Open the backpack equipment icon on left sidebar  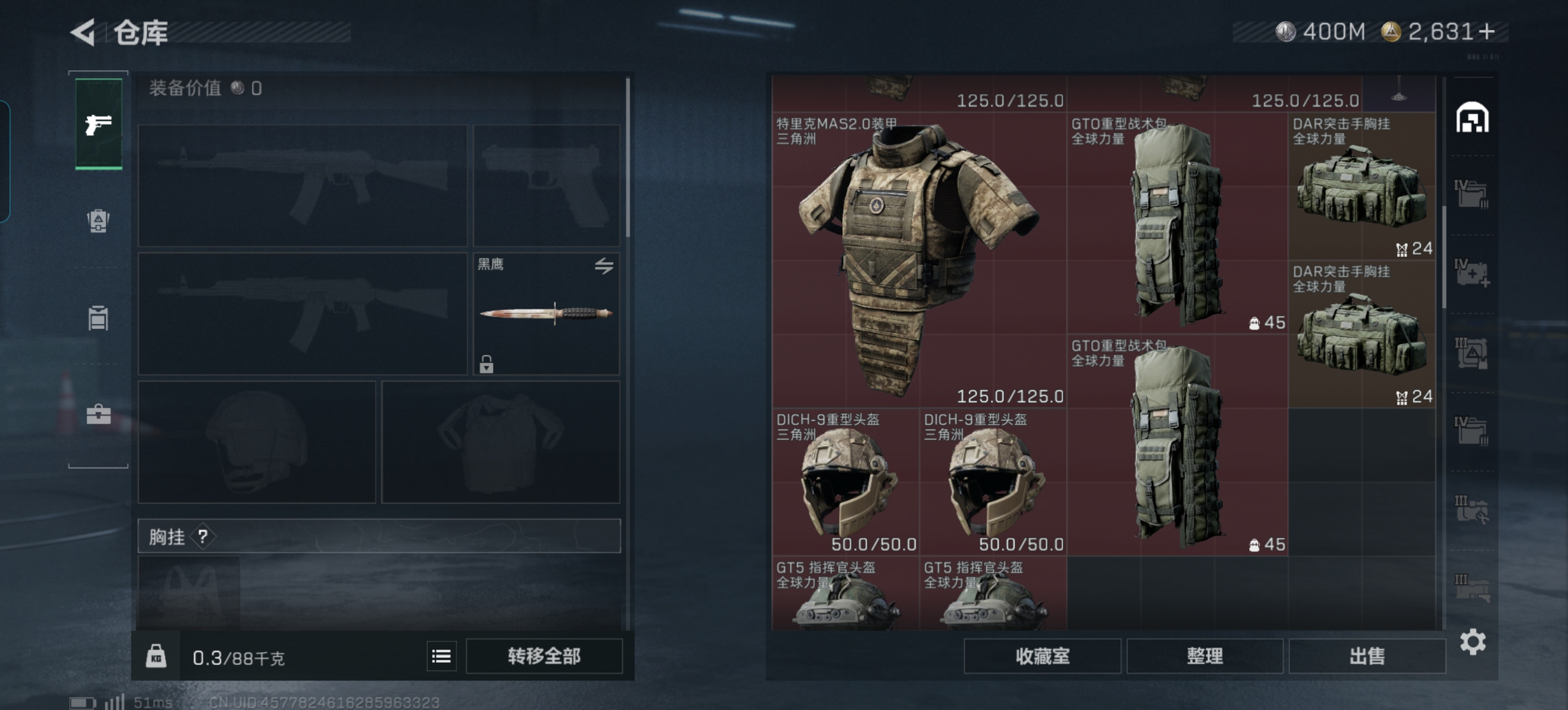point(98,221)
